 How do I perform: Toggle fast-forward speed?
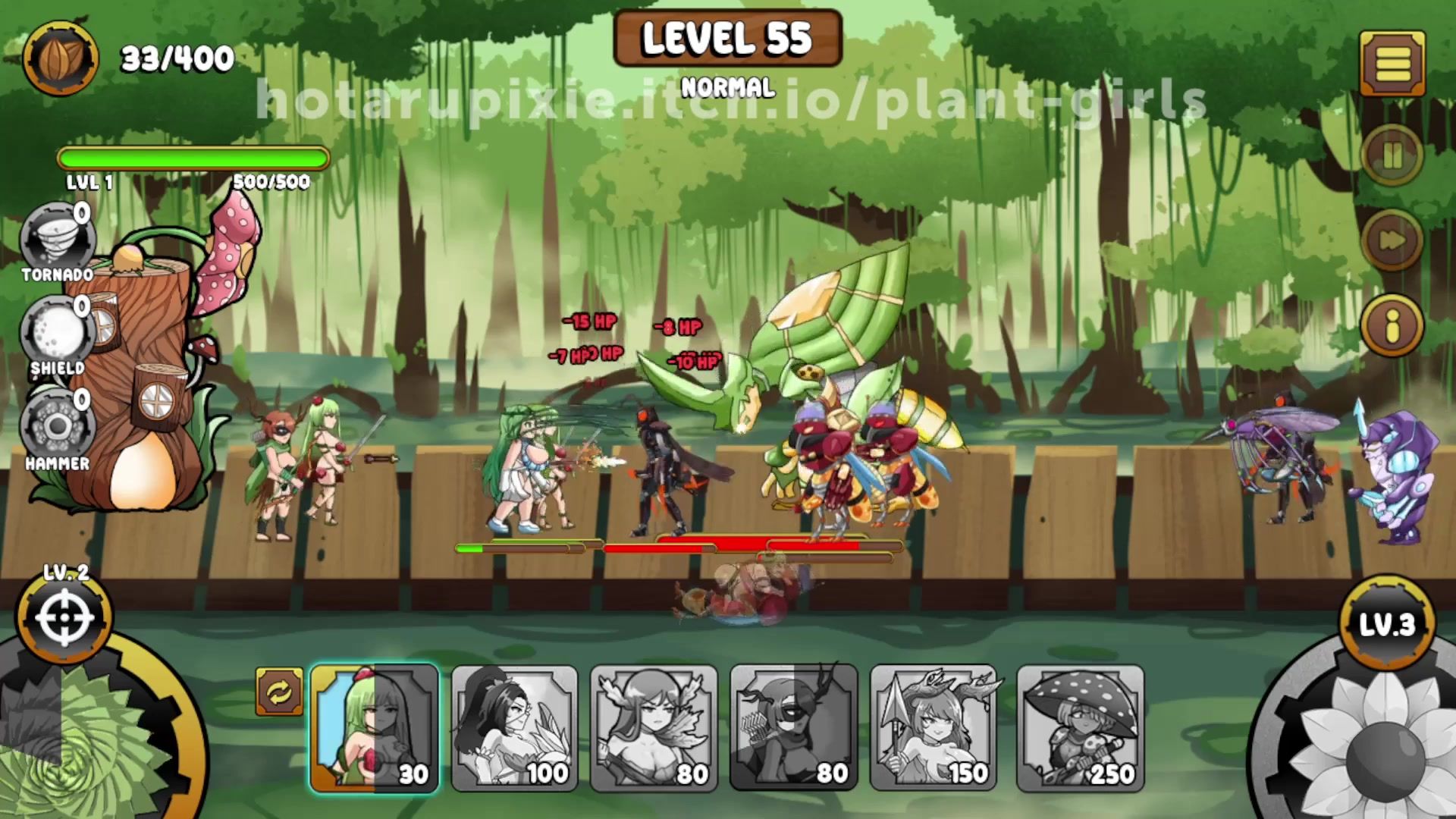coord(1392,241)
